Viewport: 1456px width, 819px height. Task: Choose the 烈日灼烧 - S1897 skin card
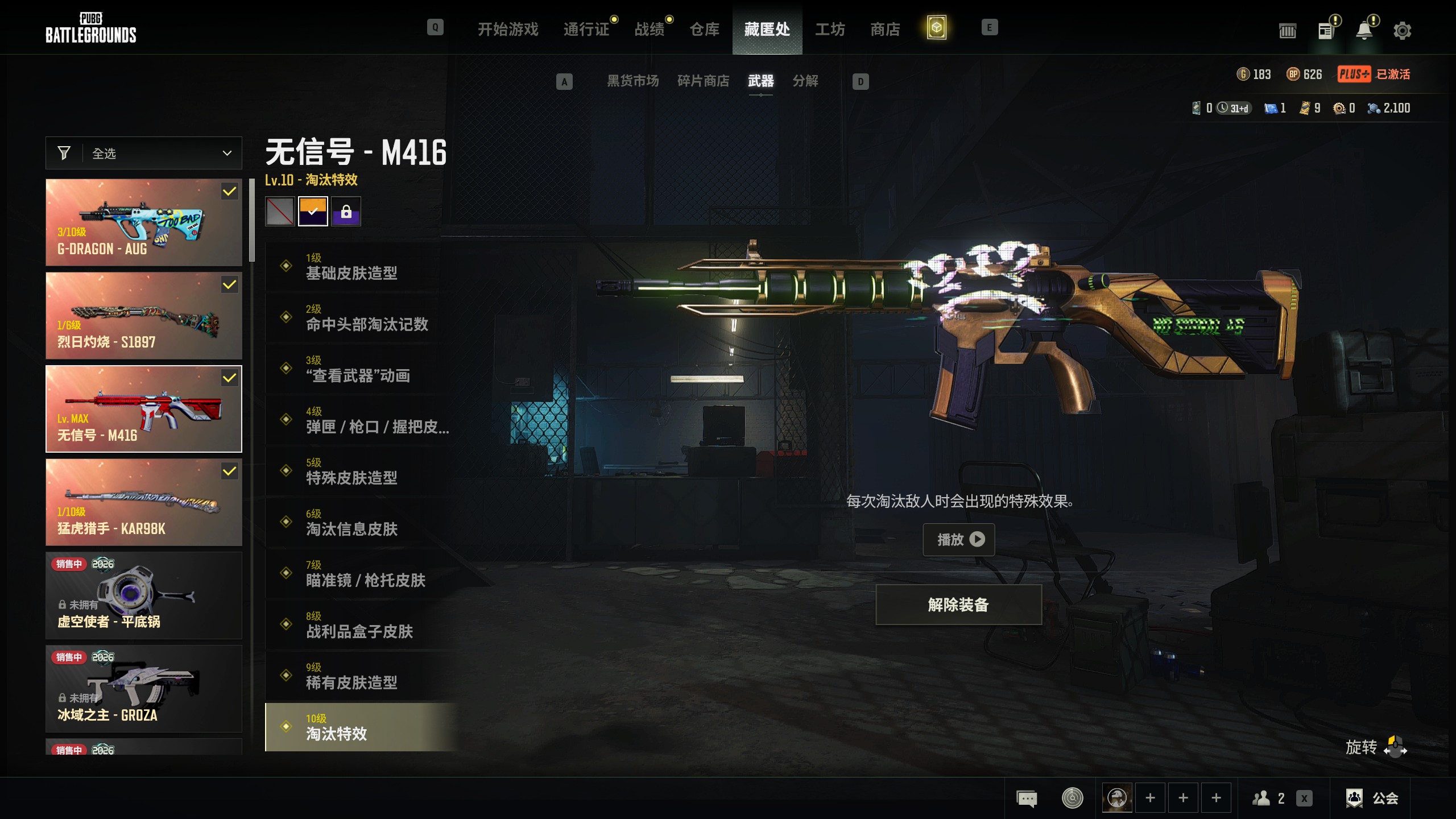144,316
